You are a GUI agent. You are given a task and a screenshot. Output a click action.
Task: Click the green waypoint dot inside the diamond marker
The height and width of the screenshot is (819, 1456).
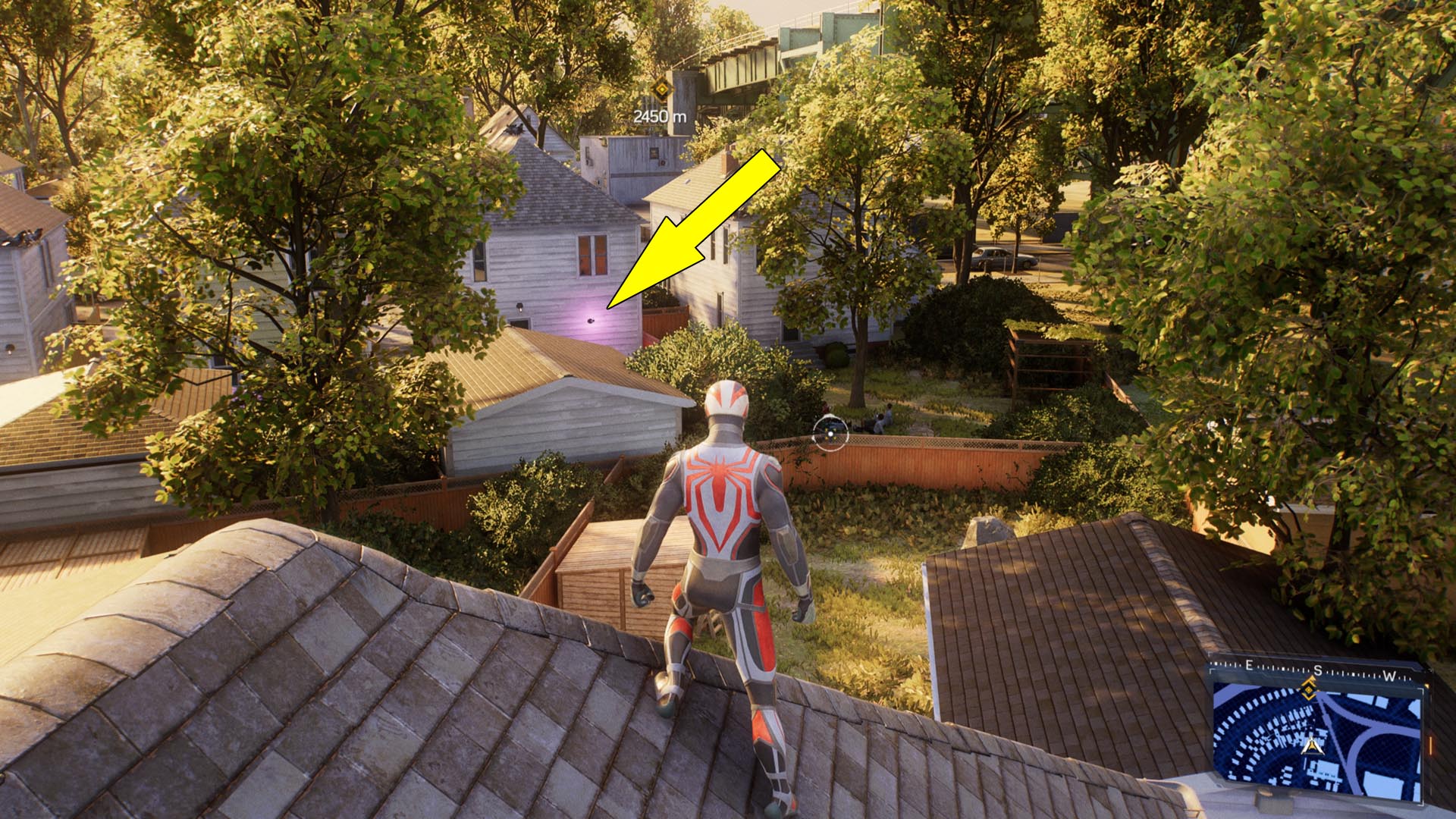[x=662, y=89]
